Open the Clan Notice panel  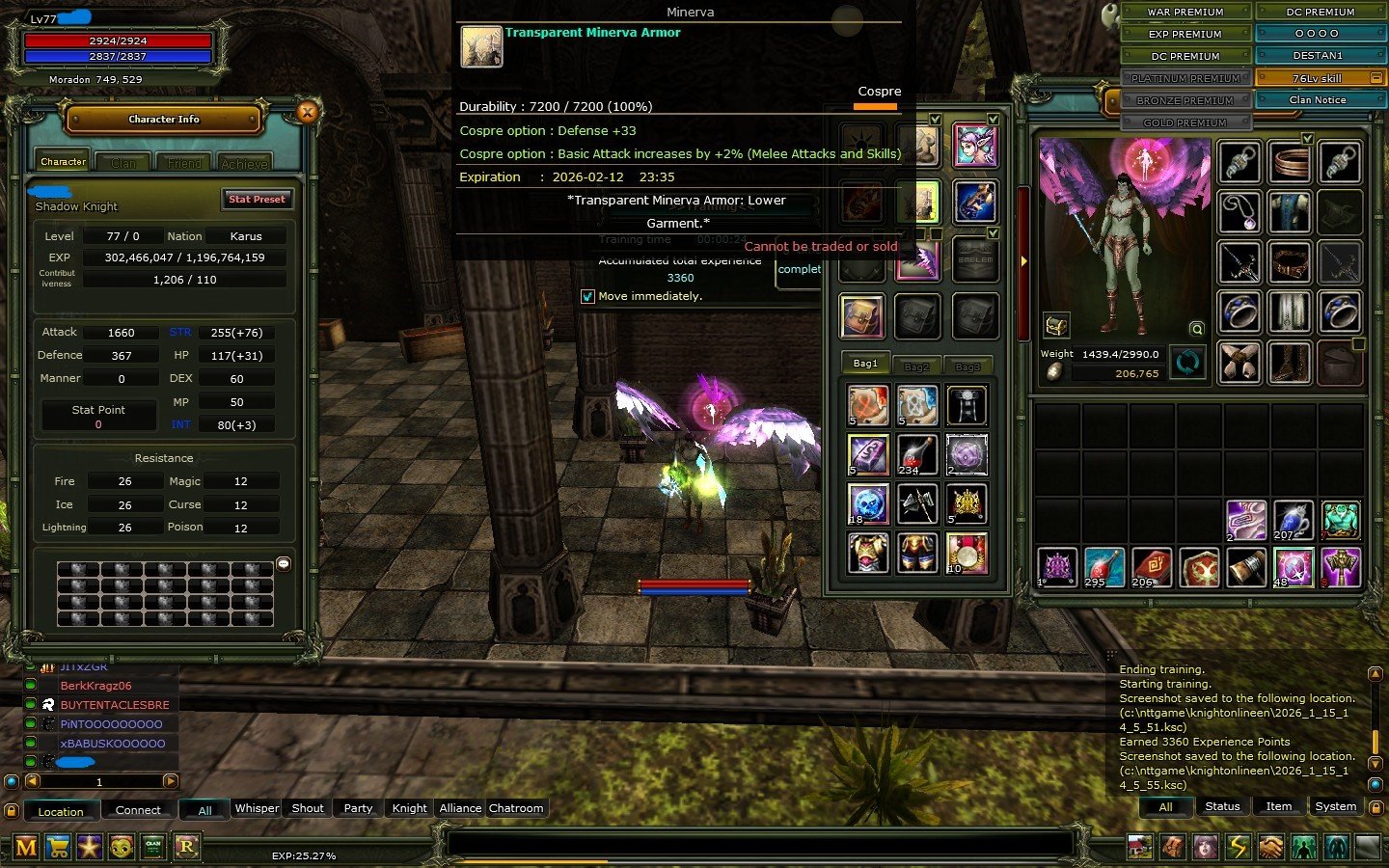(1319, 98)
